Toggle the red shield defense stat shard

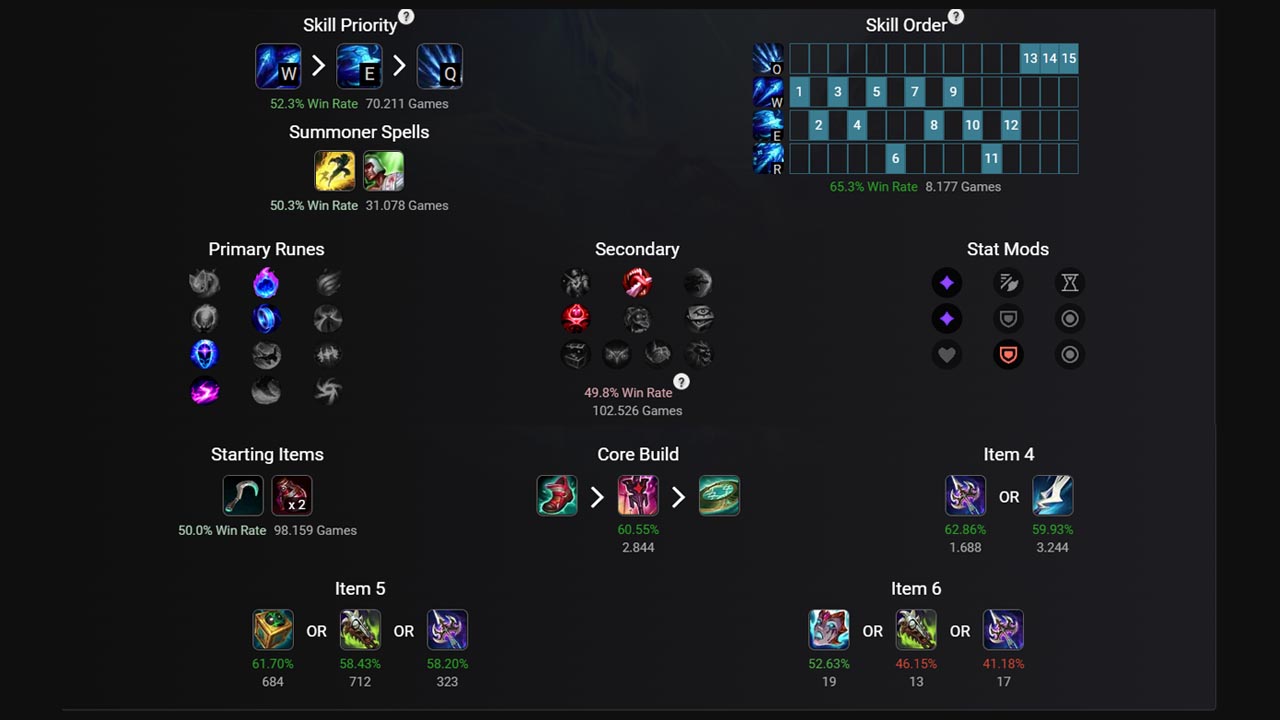(x=1008, y=354)
